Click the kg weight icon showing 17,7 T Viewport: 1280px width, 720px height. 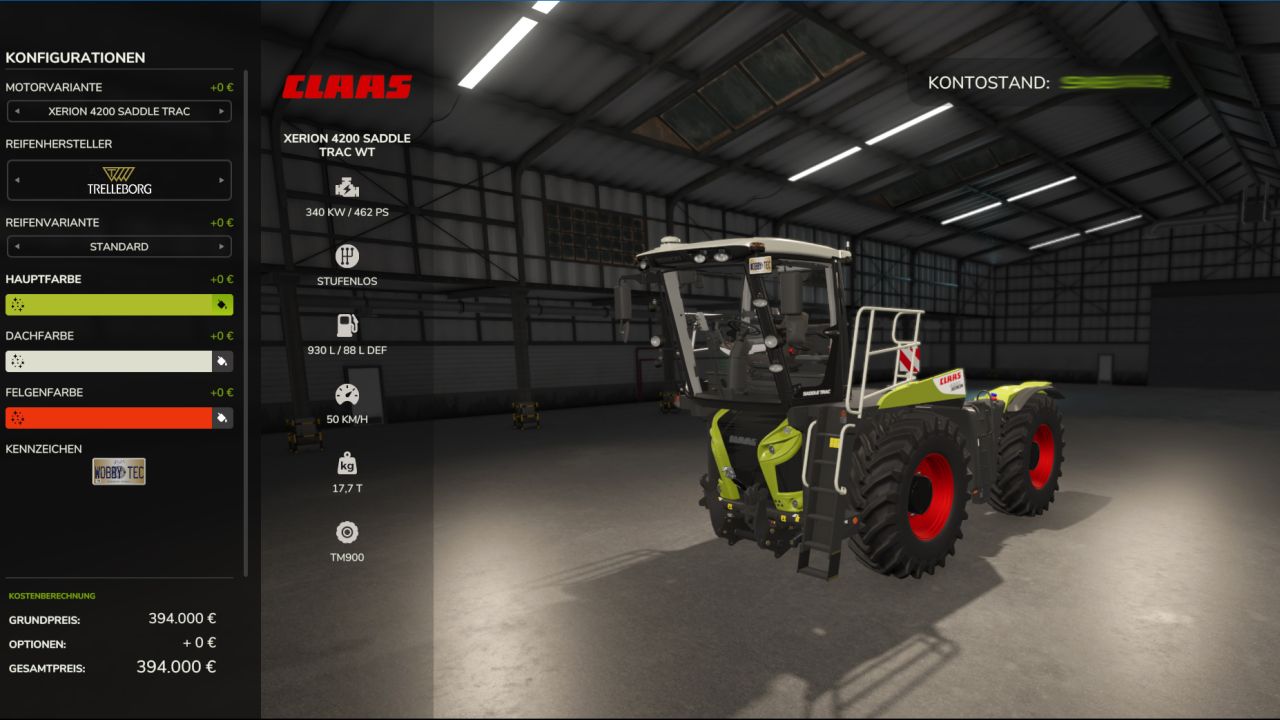(346, 463)
